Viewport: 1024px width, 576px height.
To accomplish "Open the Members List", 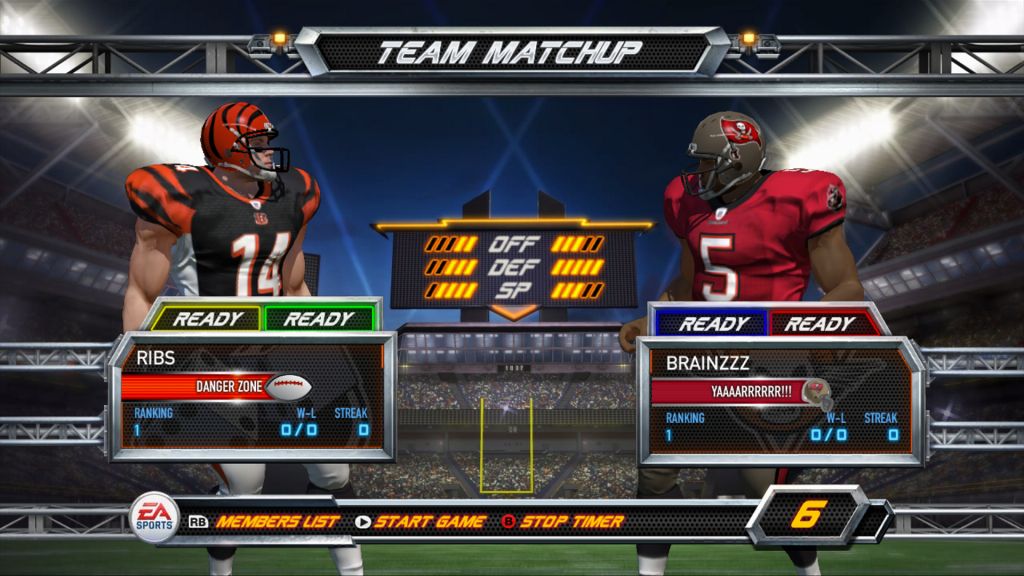I will pyautogui.click(x=277, y=521).
